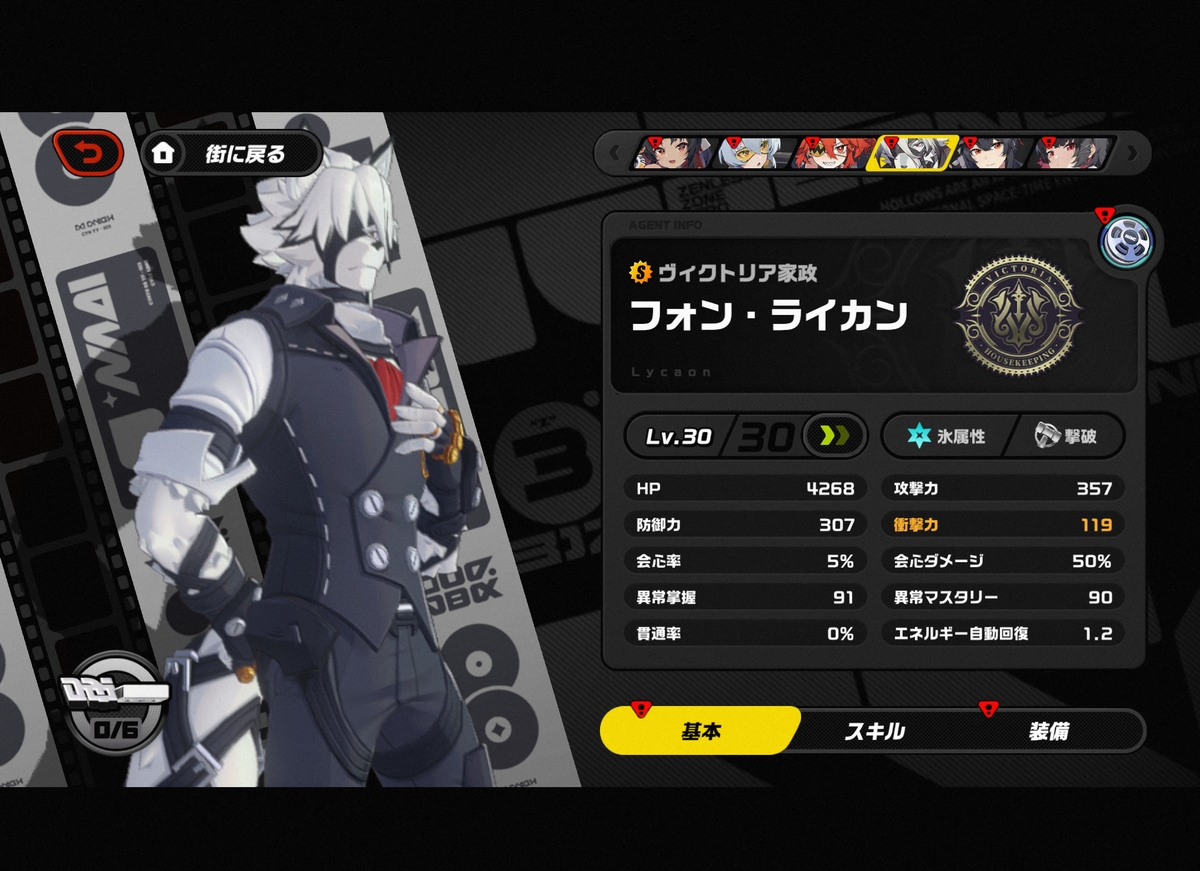The height and width of the screenshot is (871, 1200).
Task: Show previous agents with left roster arrow
Action: pyautogui.click(x=614, y=154)
